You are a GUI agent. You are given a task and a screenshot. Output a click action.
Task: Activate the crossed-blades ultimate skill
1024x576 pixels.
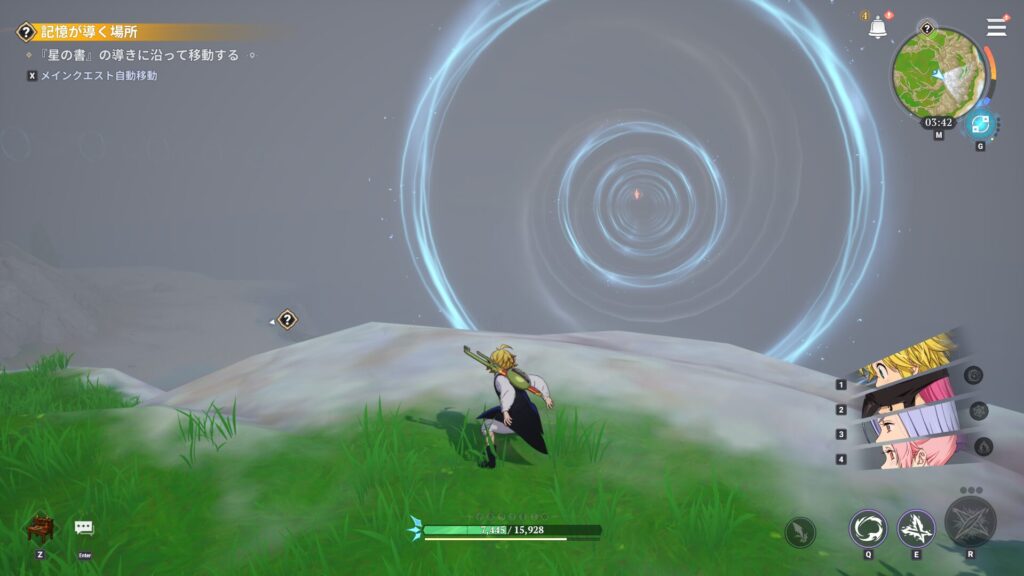pos(970,520)
